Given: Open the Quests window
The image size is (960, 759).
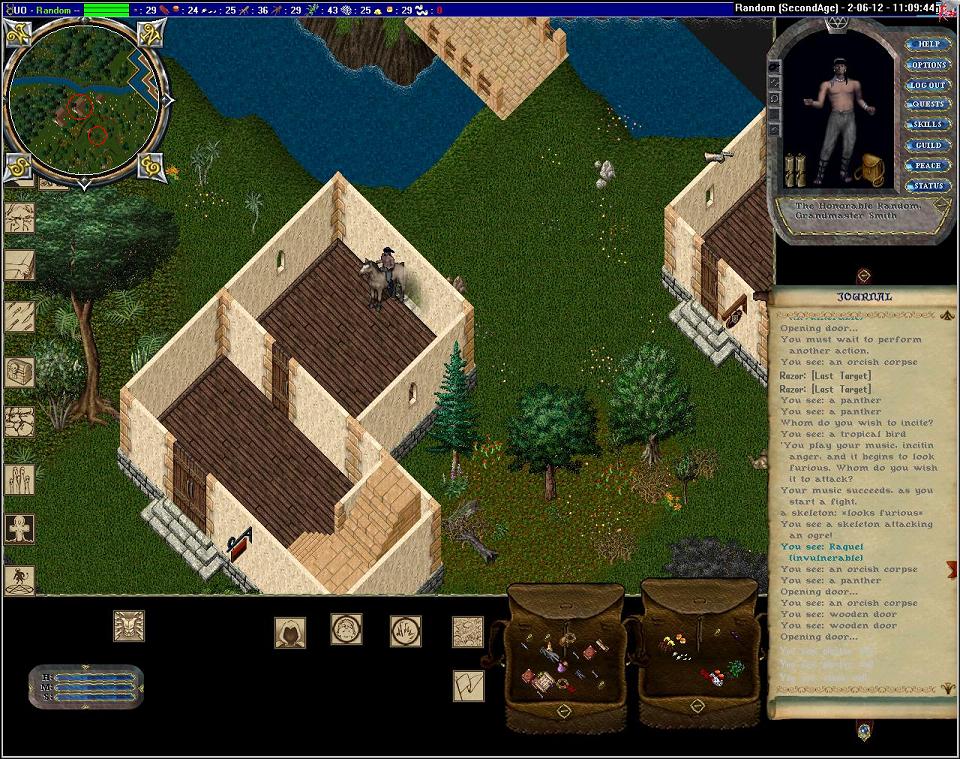Looking at the screenshot, I should [x=927, y=105].
